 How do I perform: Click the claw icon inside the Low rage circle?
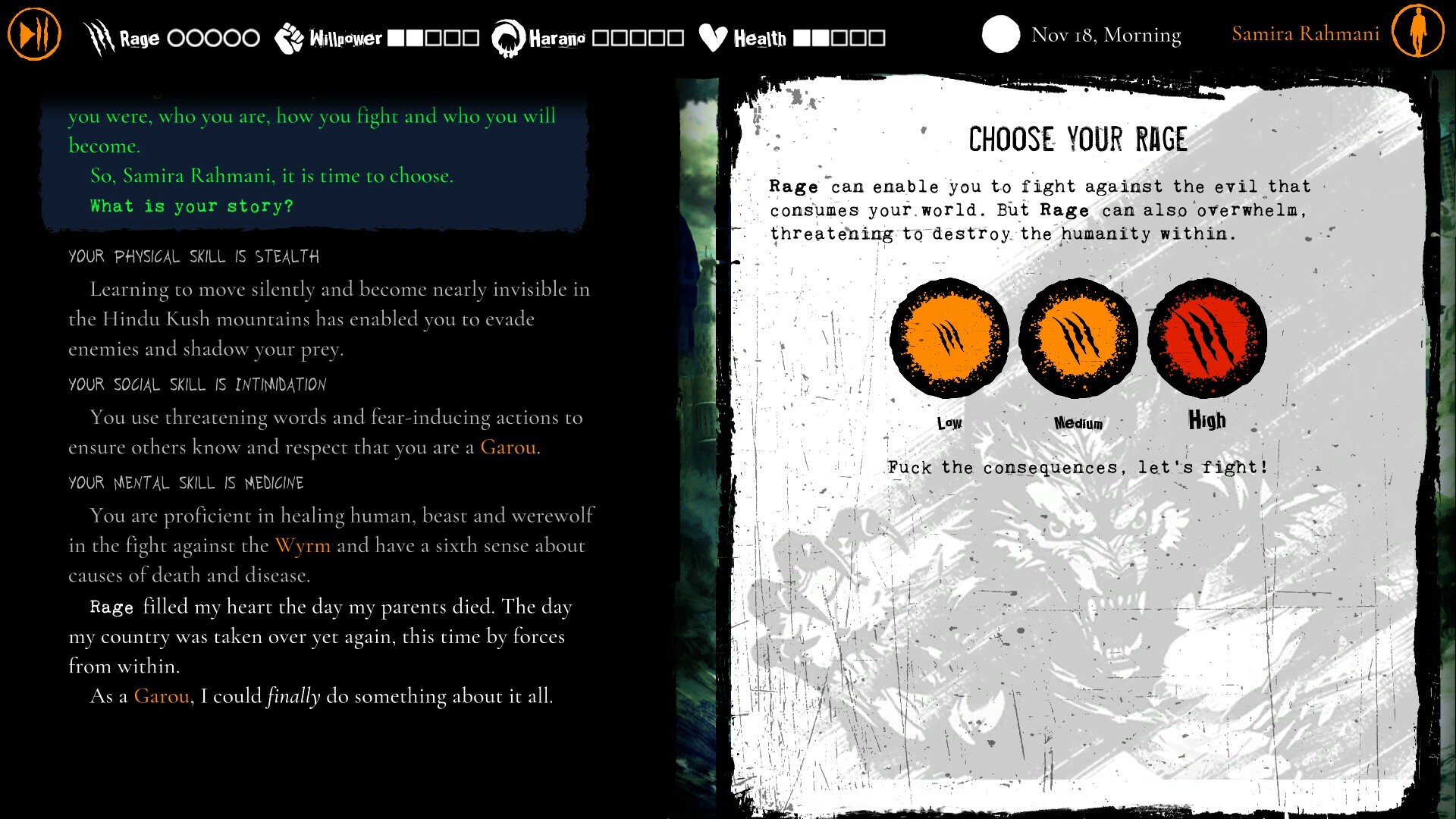click(949, 339)
